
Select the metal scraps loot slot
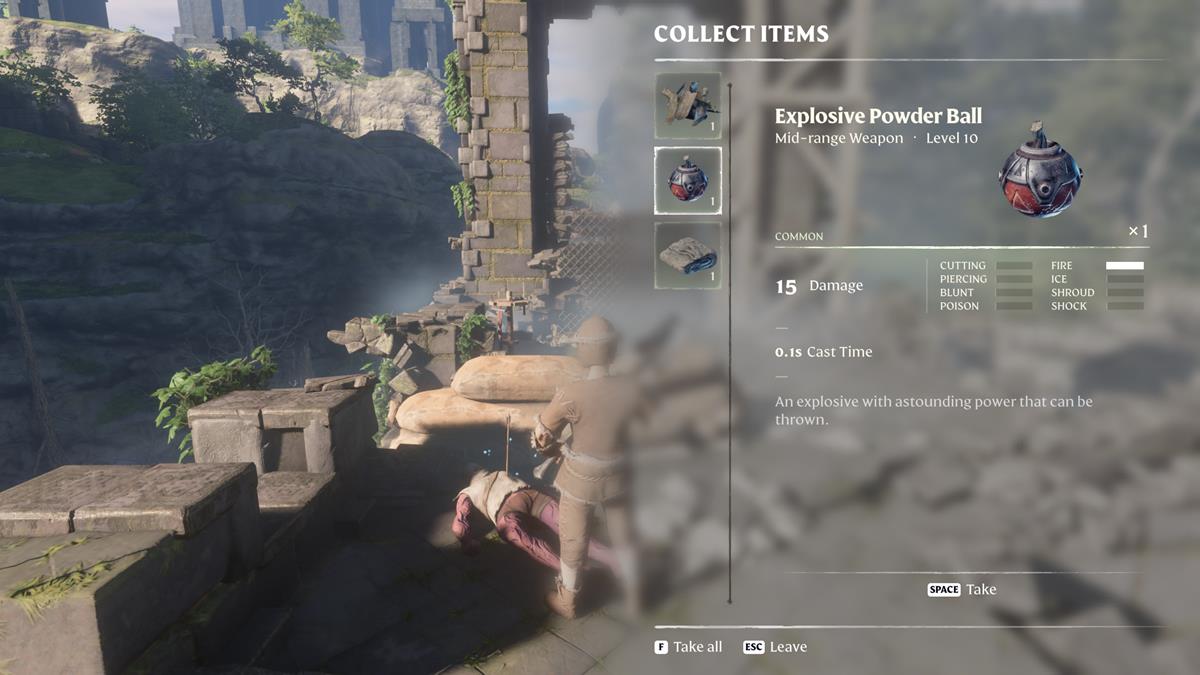687,105
